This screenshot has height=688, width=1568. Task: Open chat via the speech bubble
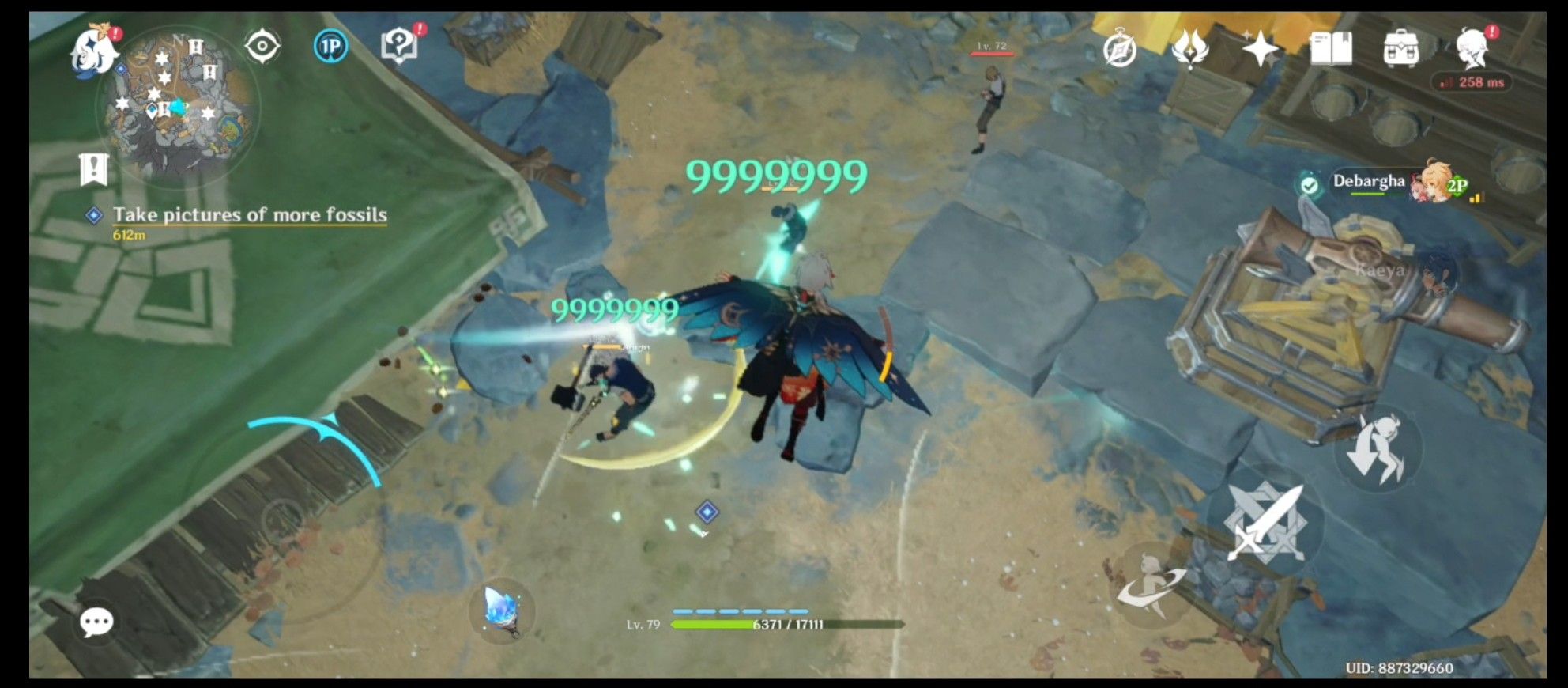tap(96, 622)
